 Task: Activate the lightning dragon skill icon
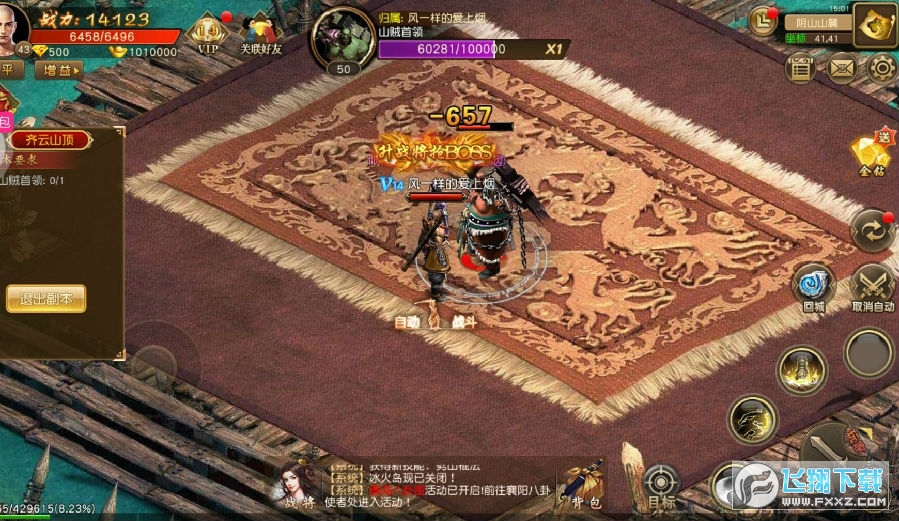pos(751,418)
